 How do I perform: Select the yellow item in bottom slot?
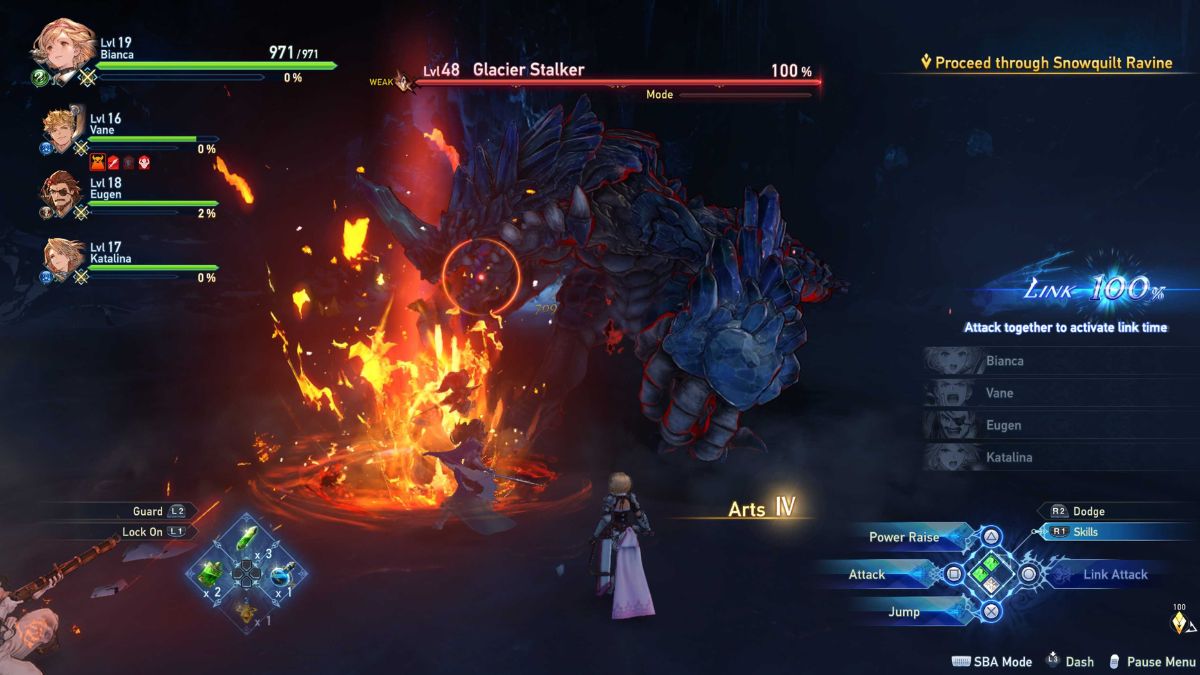[246, 608]
